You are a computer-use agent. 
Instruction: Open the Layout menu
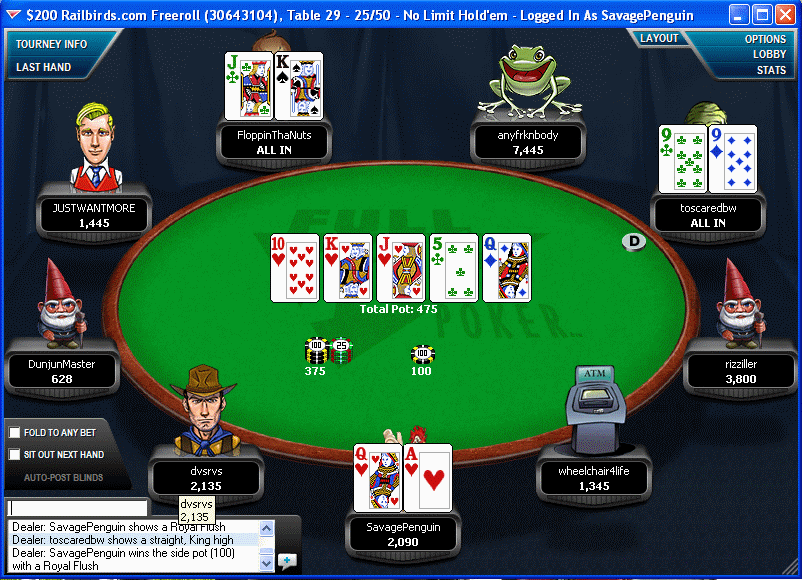pos(659,38)
